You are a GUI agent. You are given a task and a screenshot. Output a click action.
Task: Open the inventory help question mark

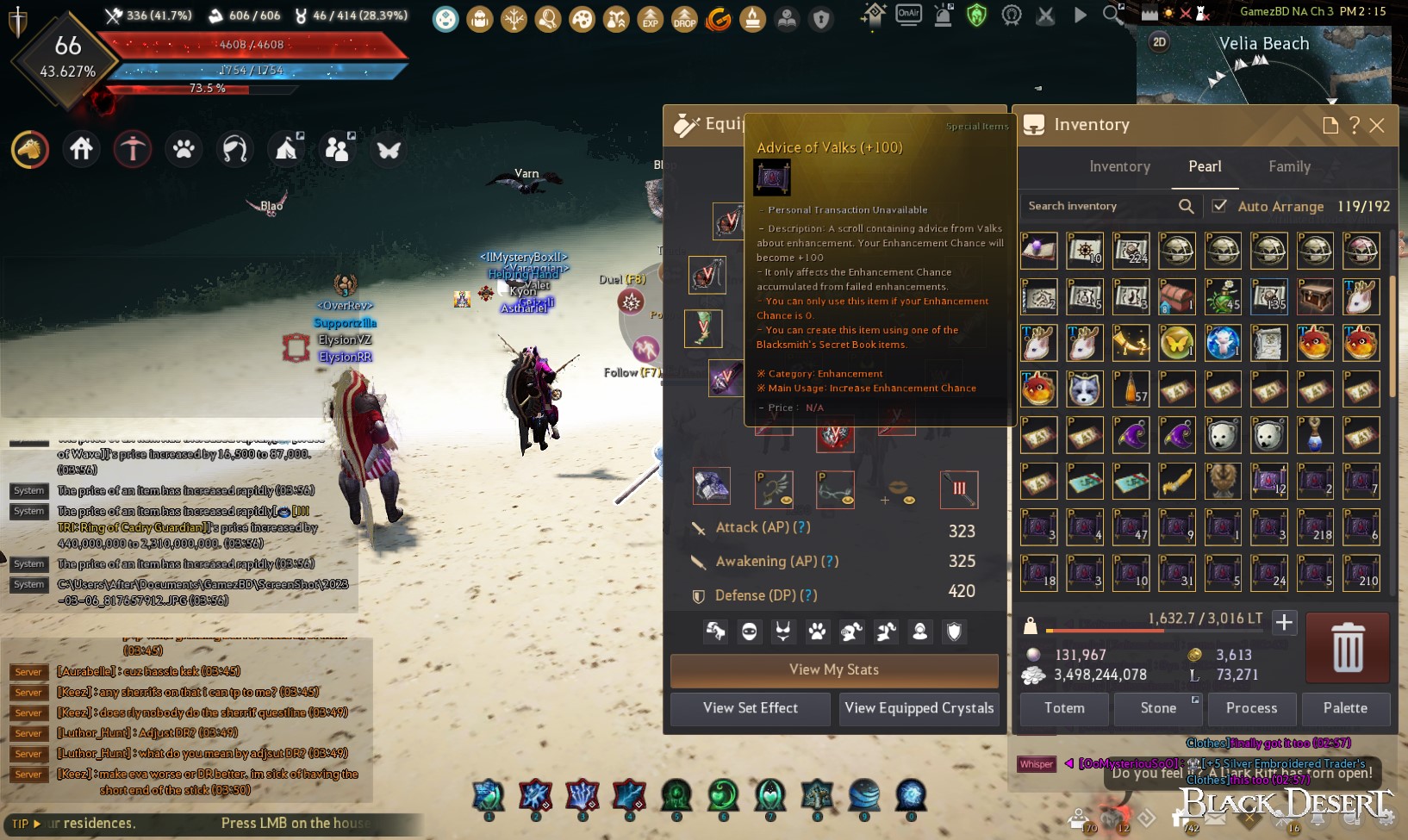tap(1355, 126)
